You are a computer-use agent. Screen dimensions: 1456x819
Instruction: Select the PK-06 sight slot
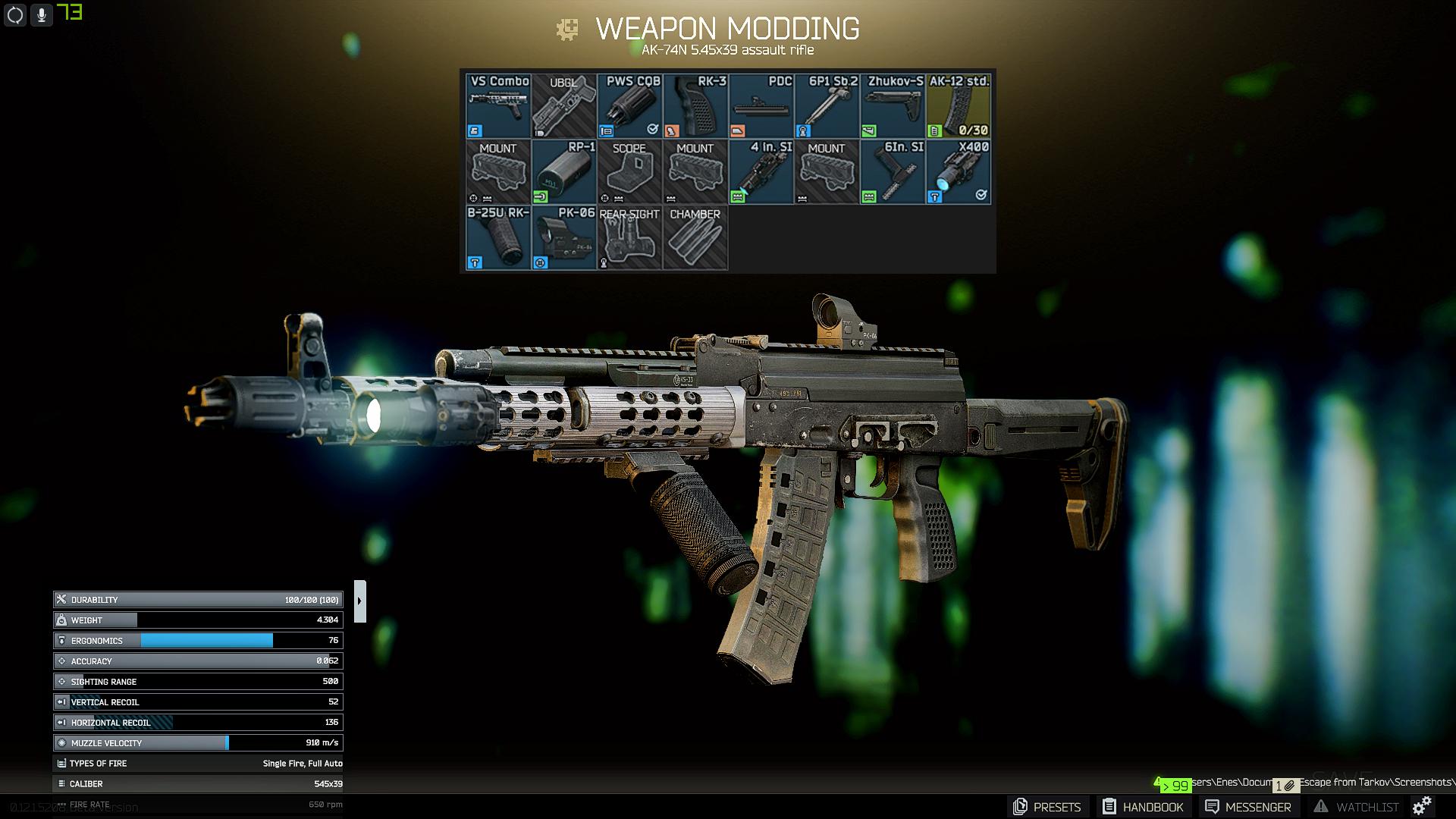(564, 237)
